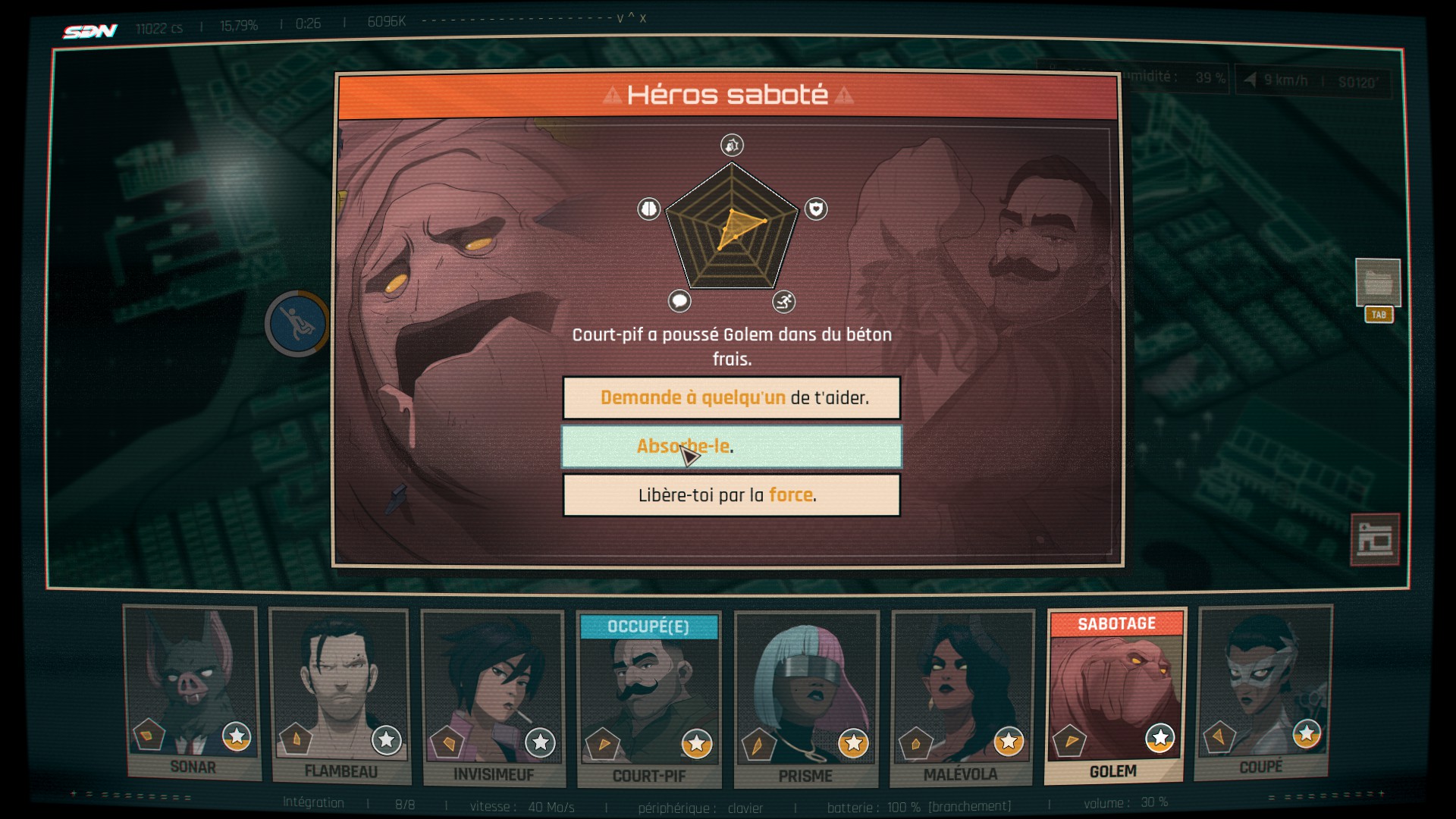Pick "Libère-toi par la force" choice
The image size is (1456, 819).
pos(731,494)
